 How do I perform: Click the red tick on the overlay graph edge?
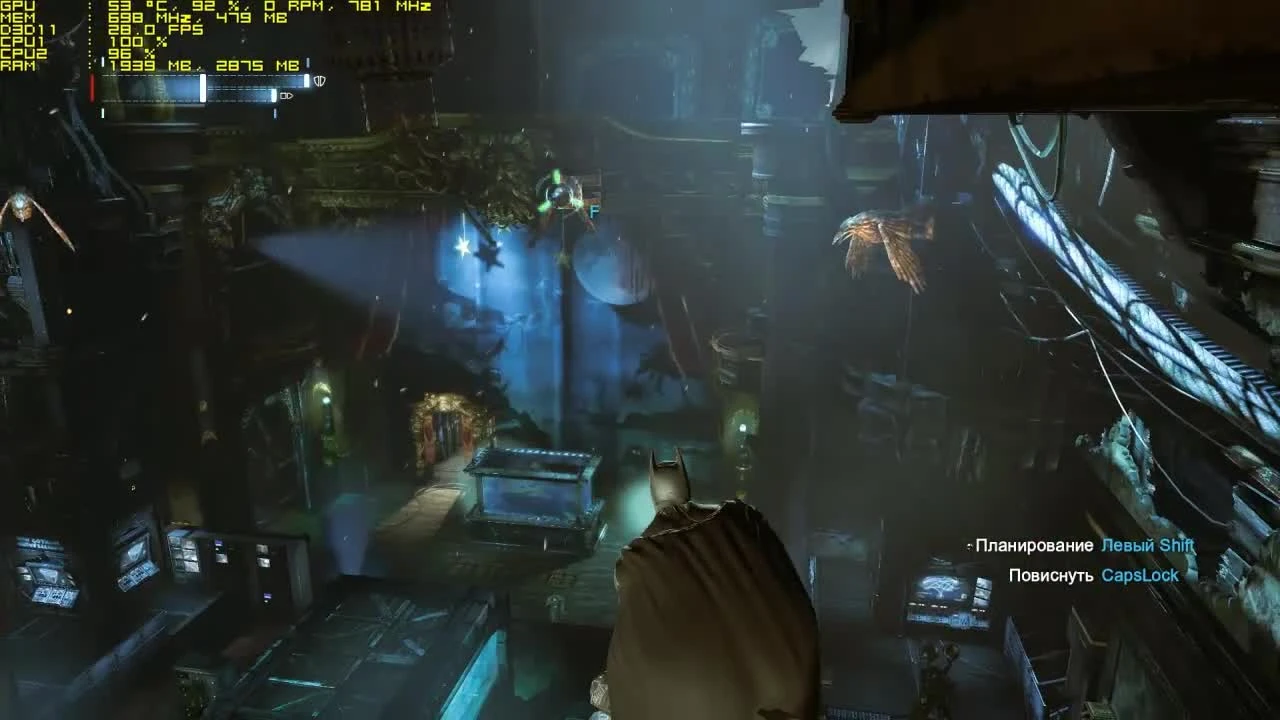[x=92, y=88]
